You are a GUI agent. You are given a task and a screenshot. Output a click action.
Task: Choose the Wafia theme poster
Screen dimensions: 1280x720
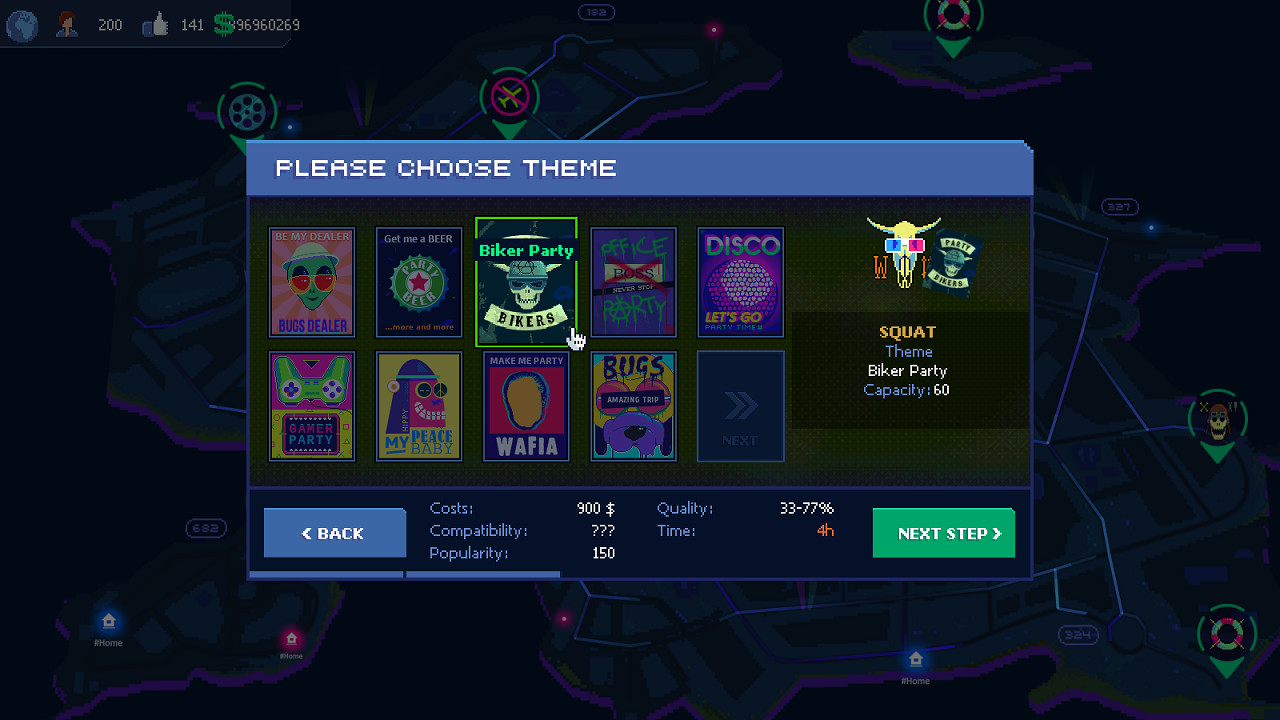point(526,406)
